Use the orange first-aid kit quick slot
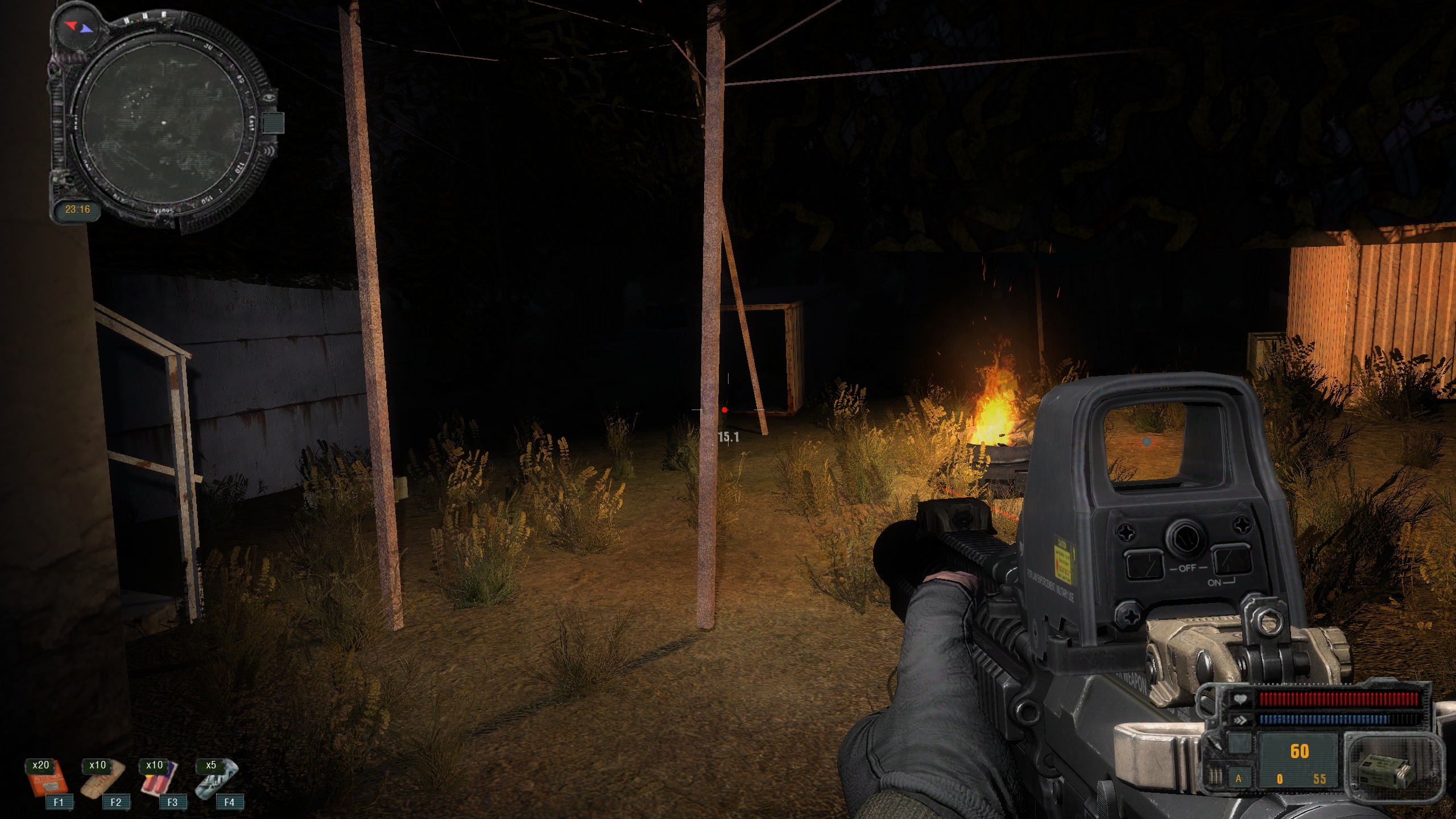 point(48,784)
